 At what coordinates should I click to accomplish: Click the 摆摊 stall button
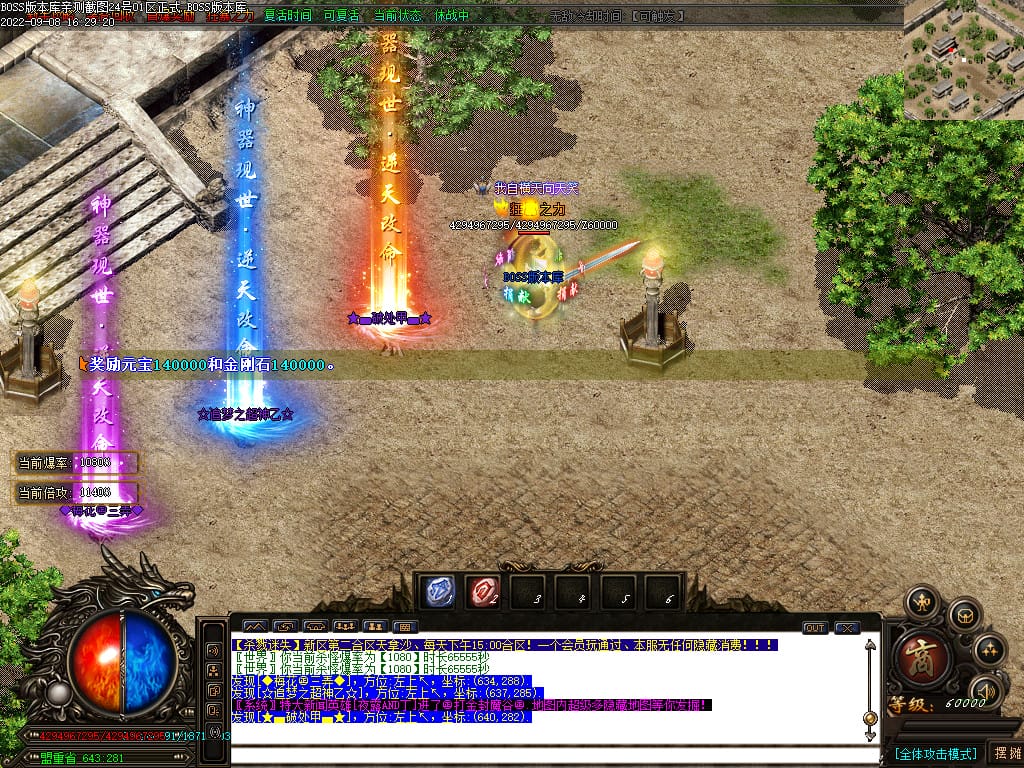point(1006,753)
